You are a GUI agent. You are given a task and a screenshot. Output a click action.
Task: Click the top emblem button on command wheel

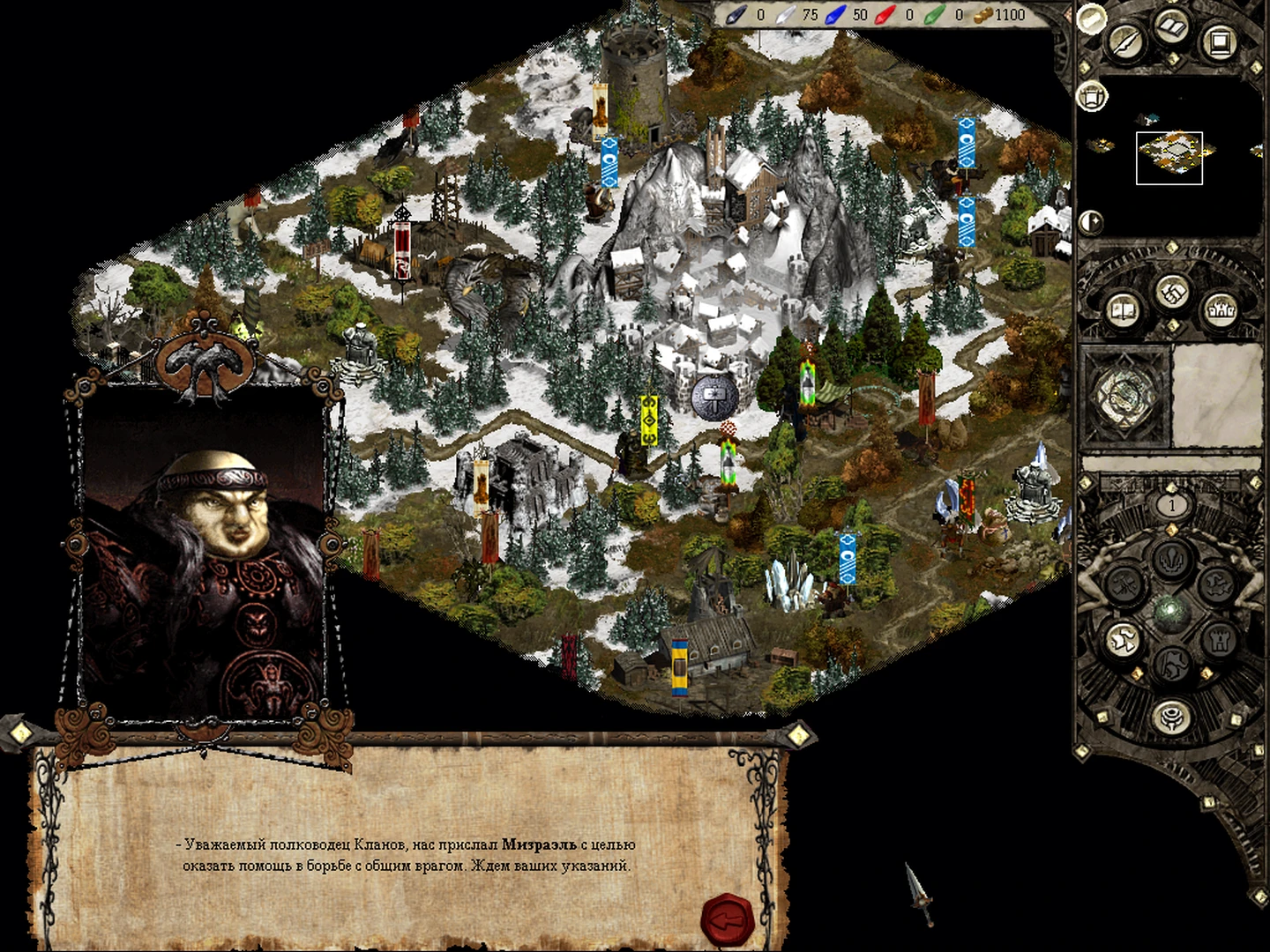point(1172,557)
